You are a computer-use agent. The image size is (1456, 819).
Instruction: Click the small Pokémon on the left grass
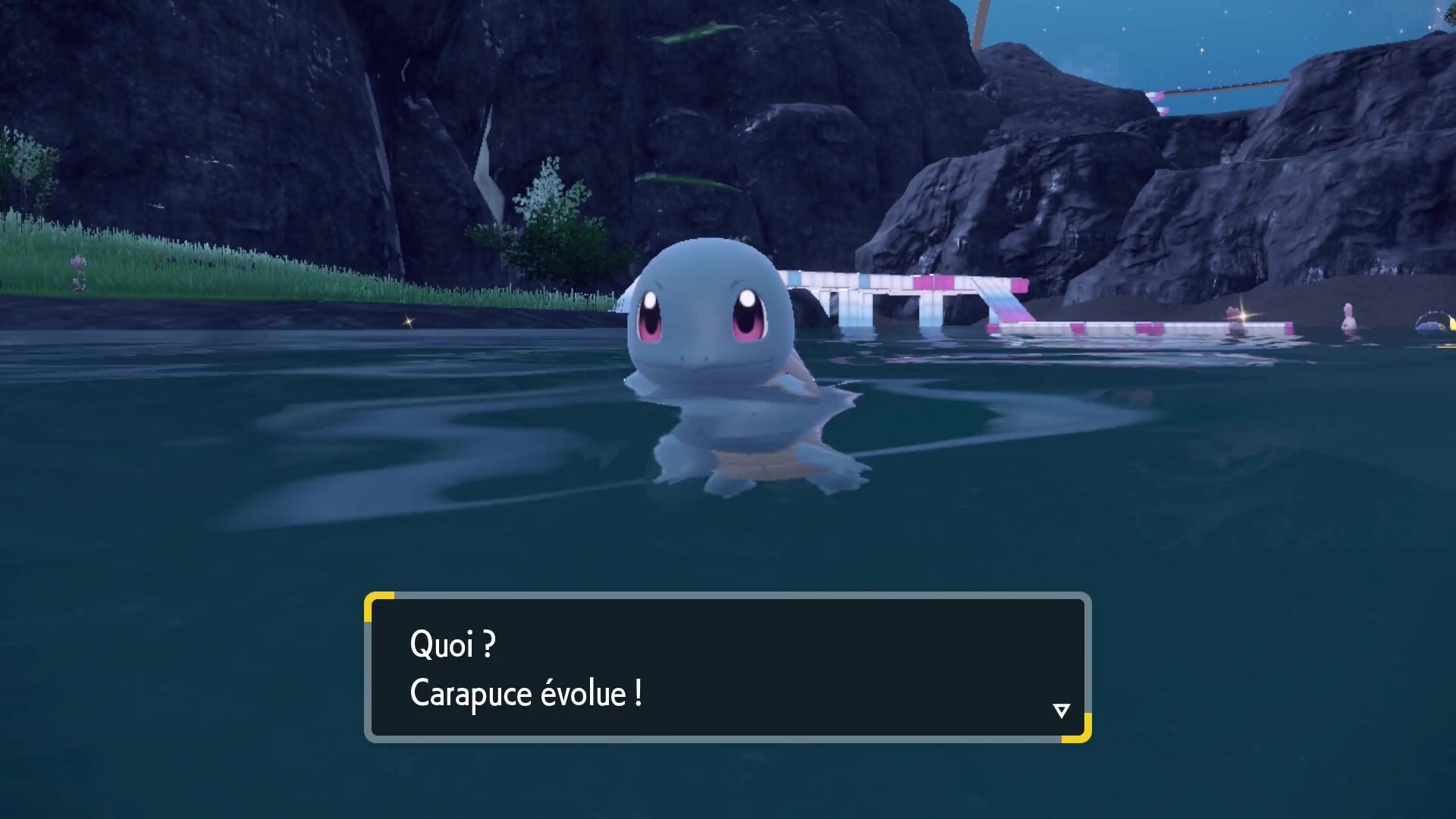(x=78, y=265)
